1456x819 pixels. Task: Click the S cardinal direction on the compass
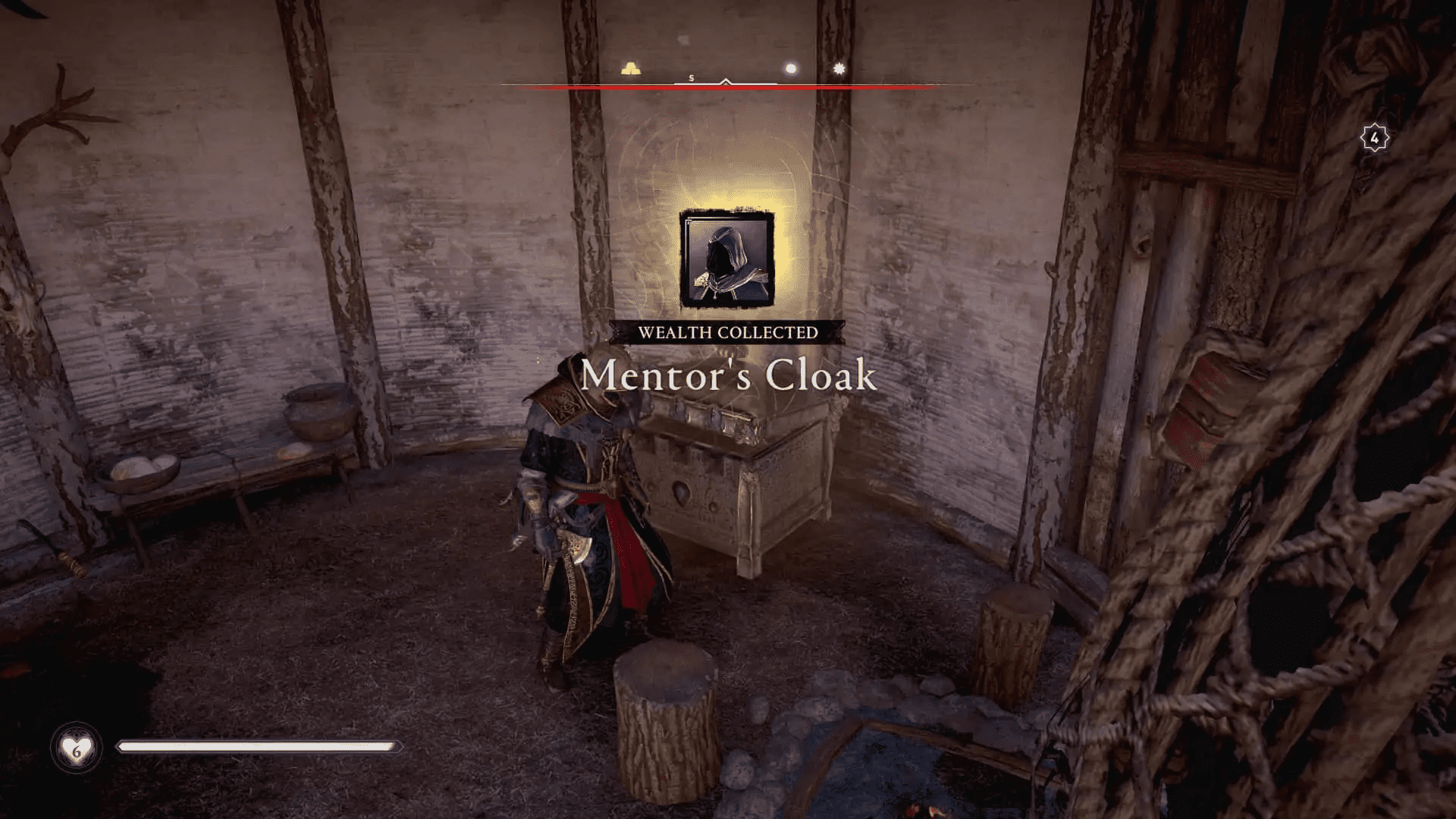pyautogui.click(x=690, y=77)
